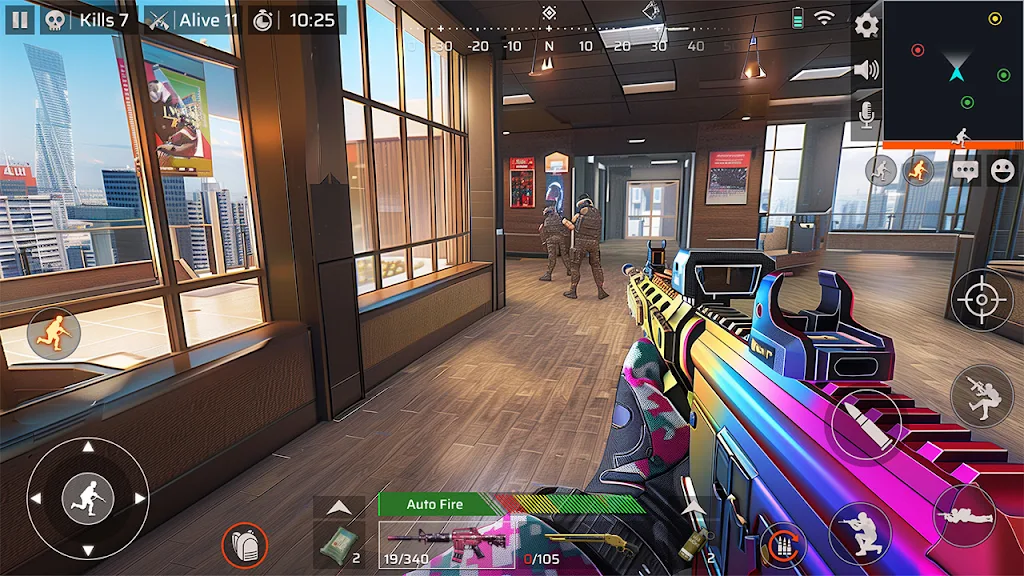Tap the grey running soldier icon near minimap

[x=881, y=170]
